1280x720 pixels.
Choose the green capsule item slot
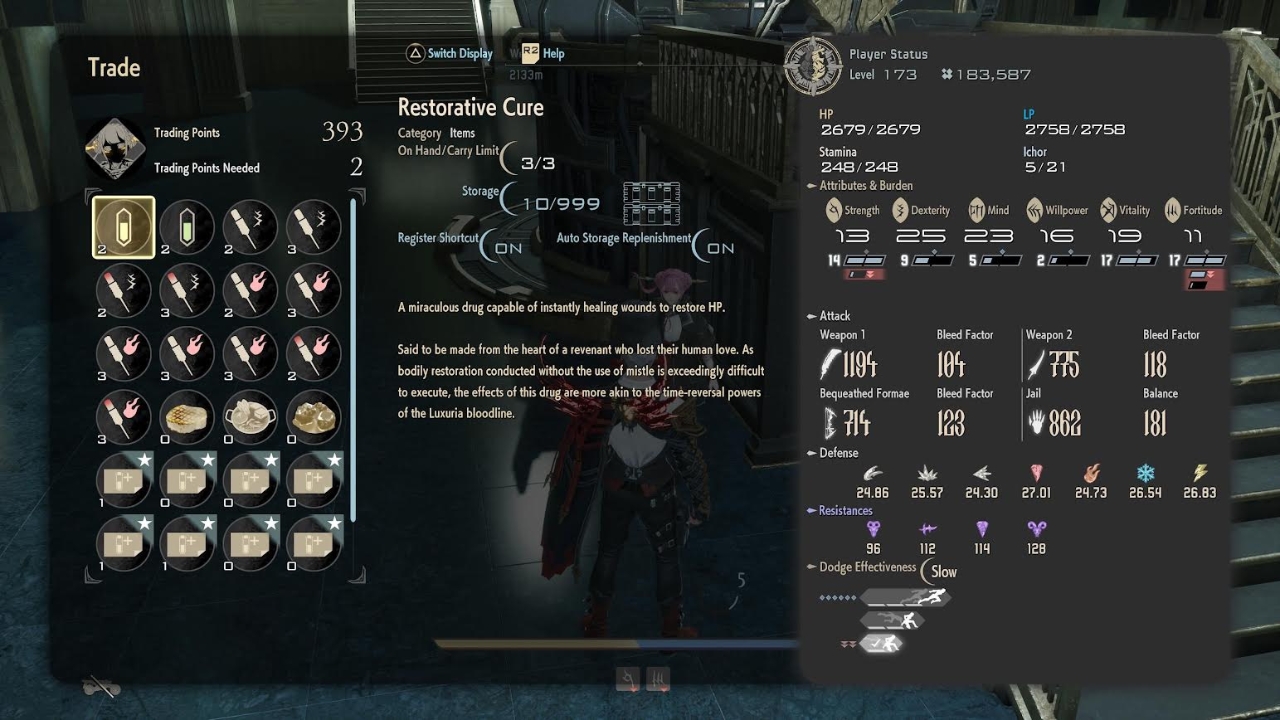click(x=187, y=227)
